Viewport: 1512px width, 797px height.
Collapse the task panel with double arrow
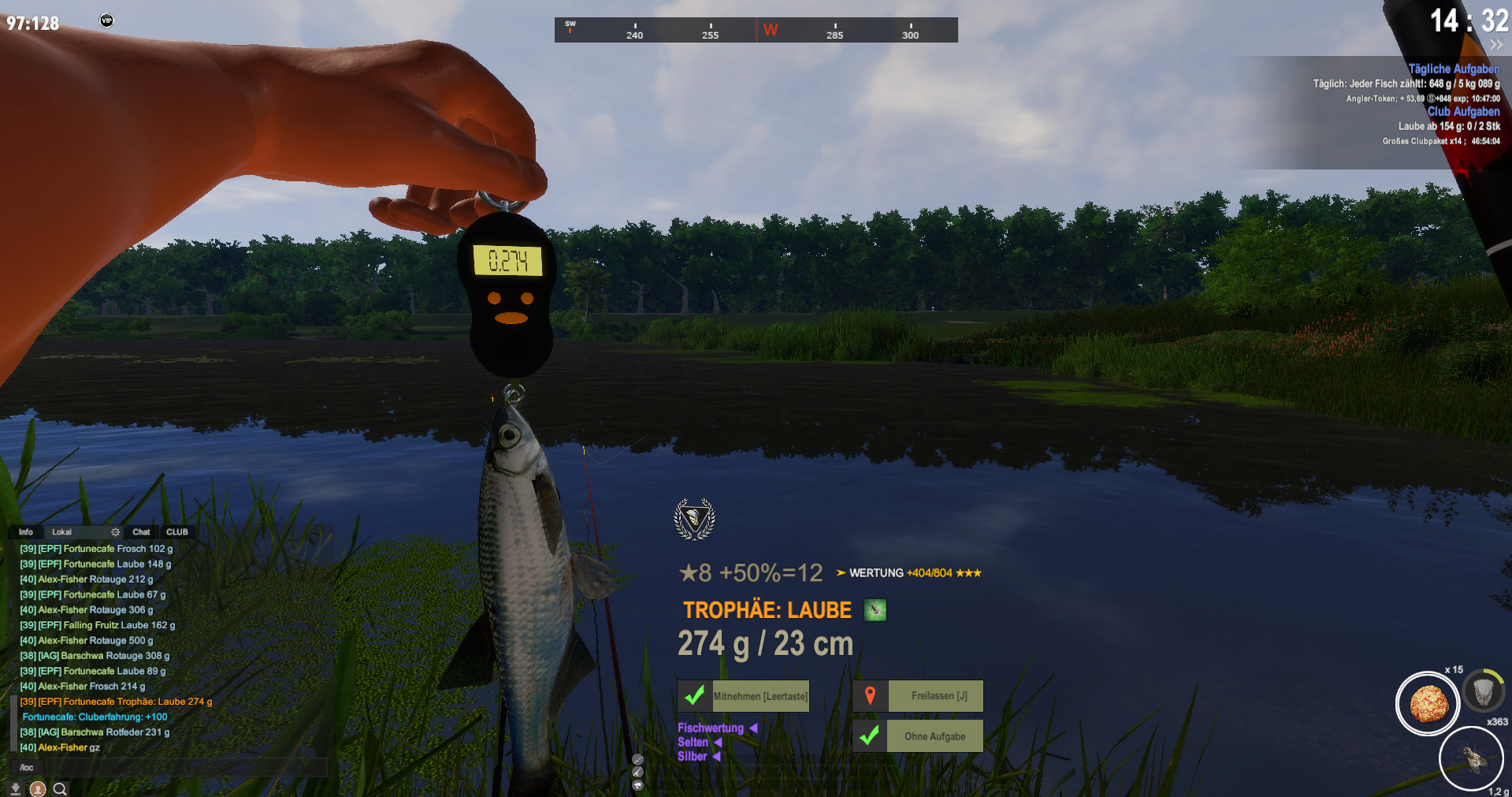1495,45
